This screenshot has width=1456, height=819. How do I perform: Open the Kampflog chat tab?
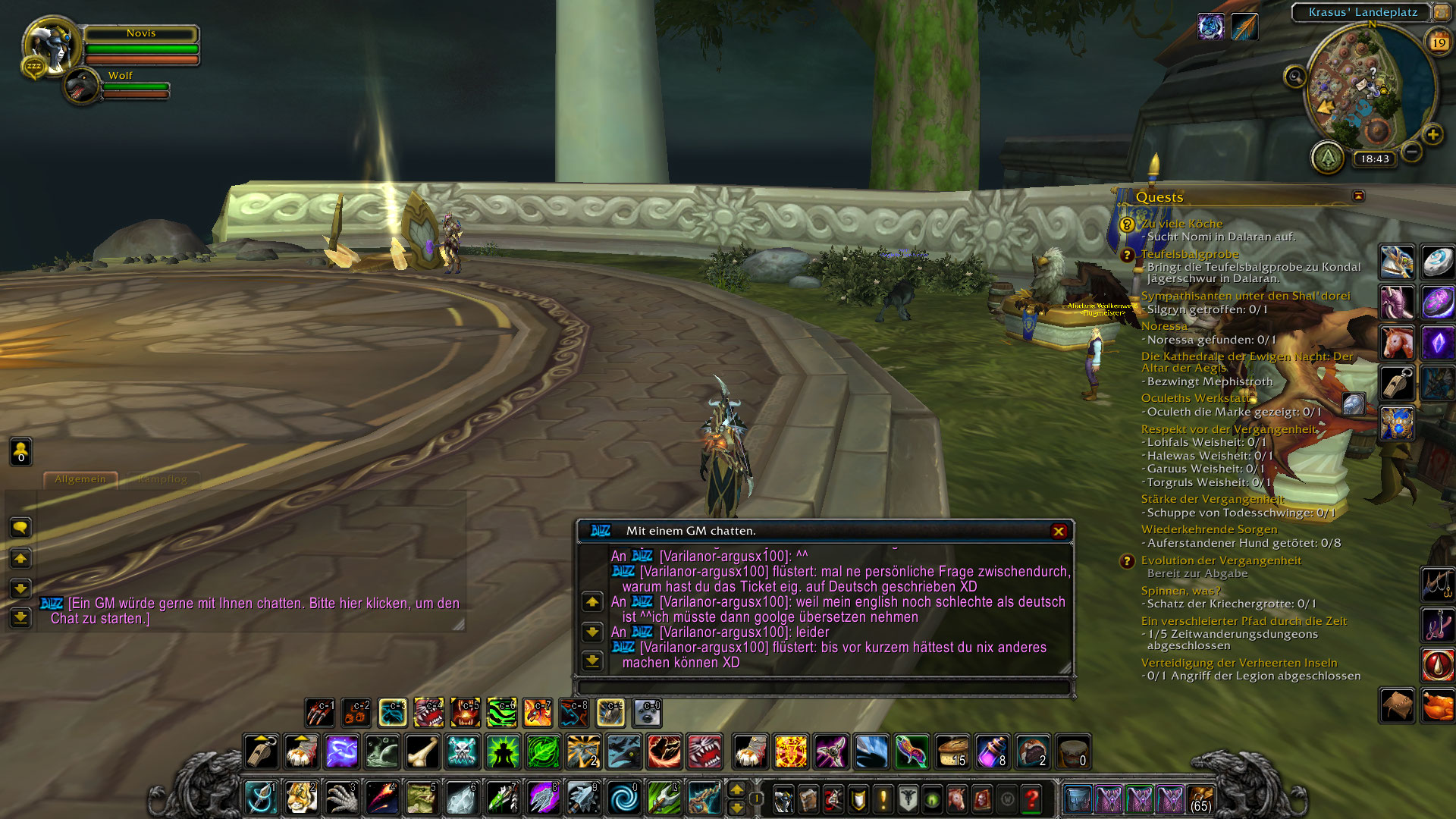tap(163, 479)
